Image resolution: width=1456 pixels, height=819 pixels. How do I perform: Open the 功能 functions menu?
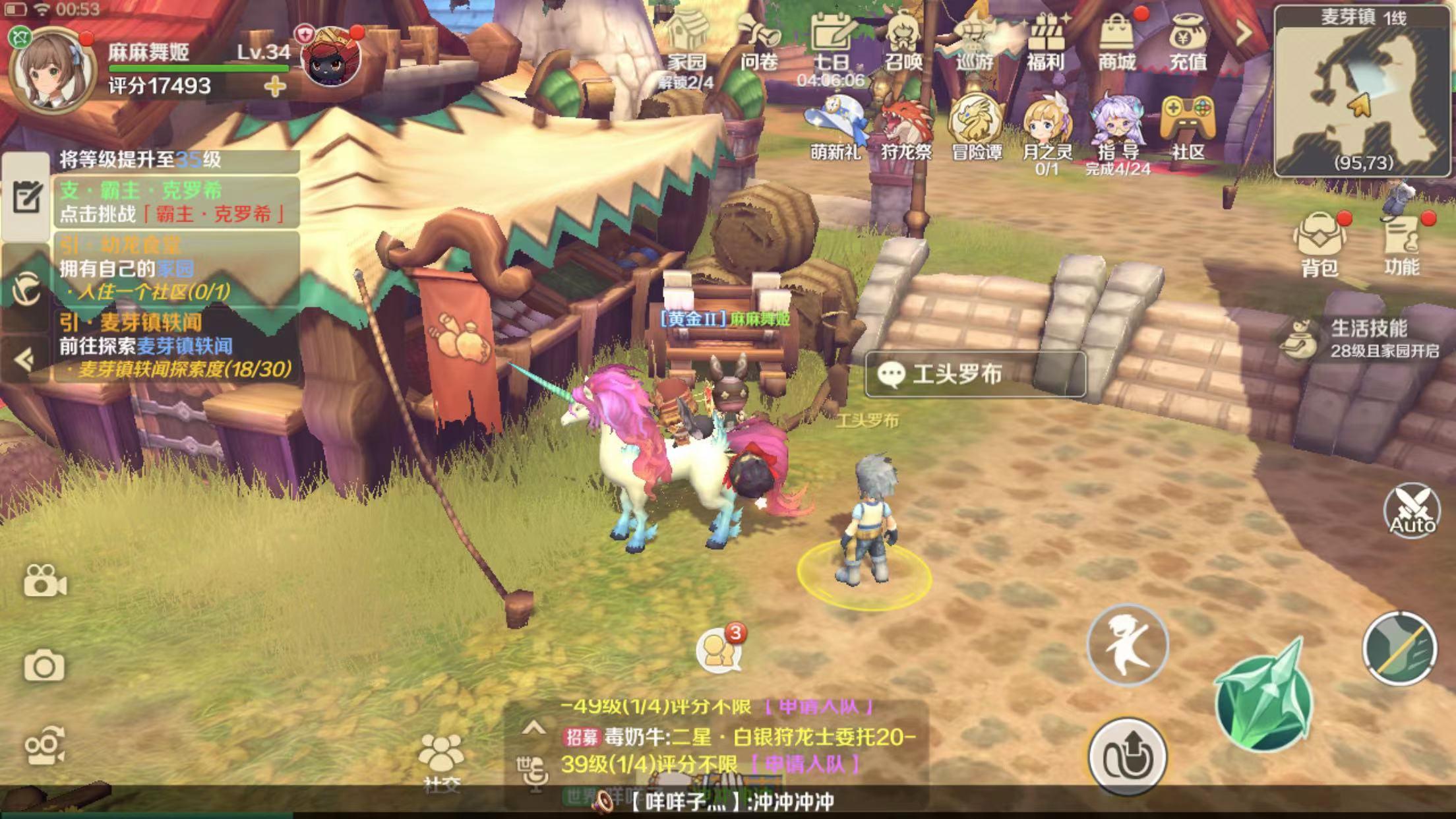tap(1402, 243)
